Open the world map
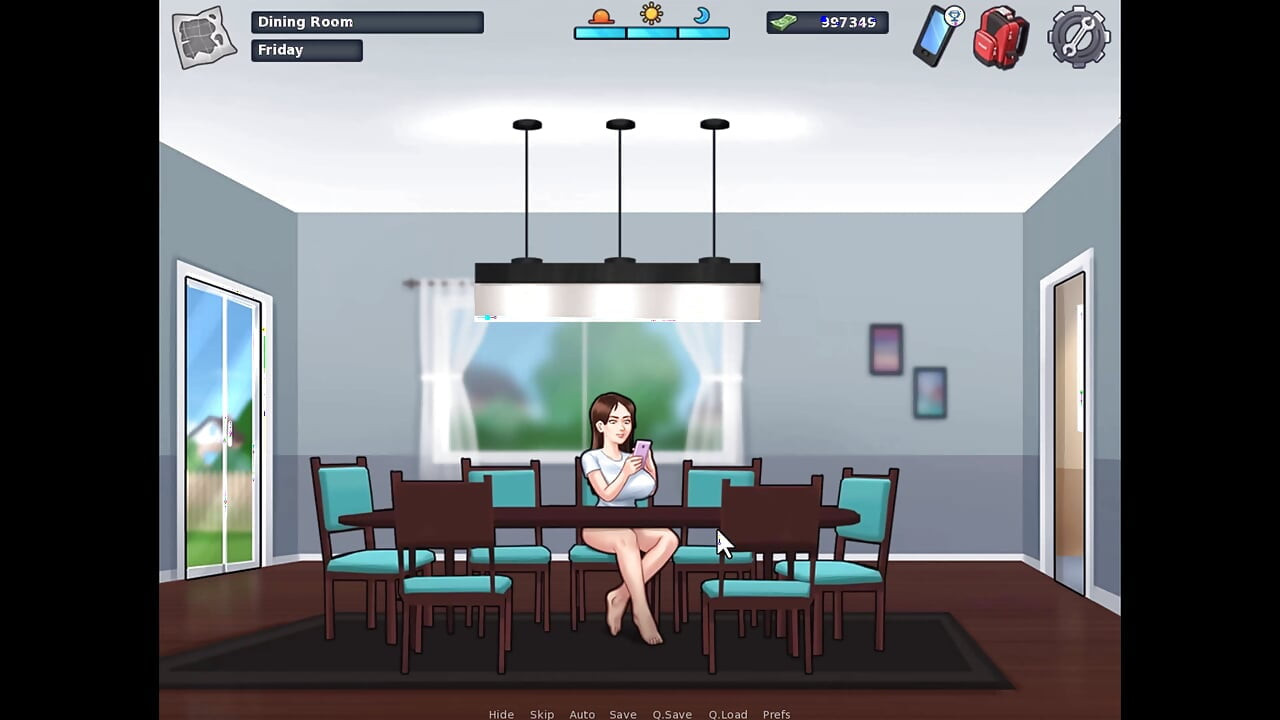Viewport: 1280px width, 720px height. 203,36
